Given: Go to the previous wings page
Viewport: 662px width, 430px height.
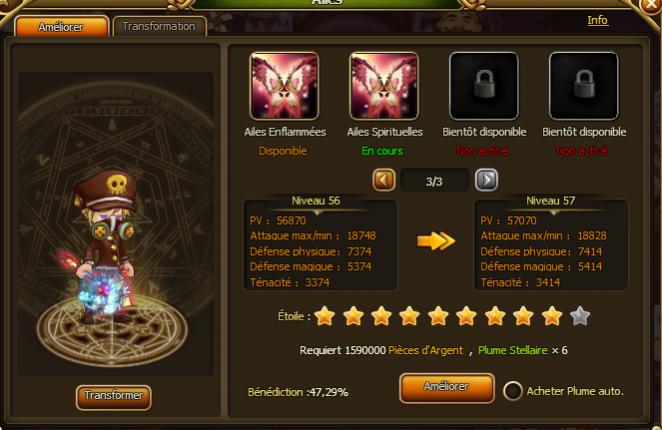Looking at the screenshot, I should click(x=384, y=180).
